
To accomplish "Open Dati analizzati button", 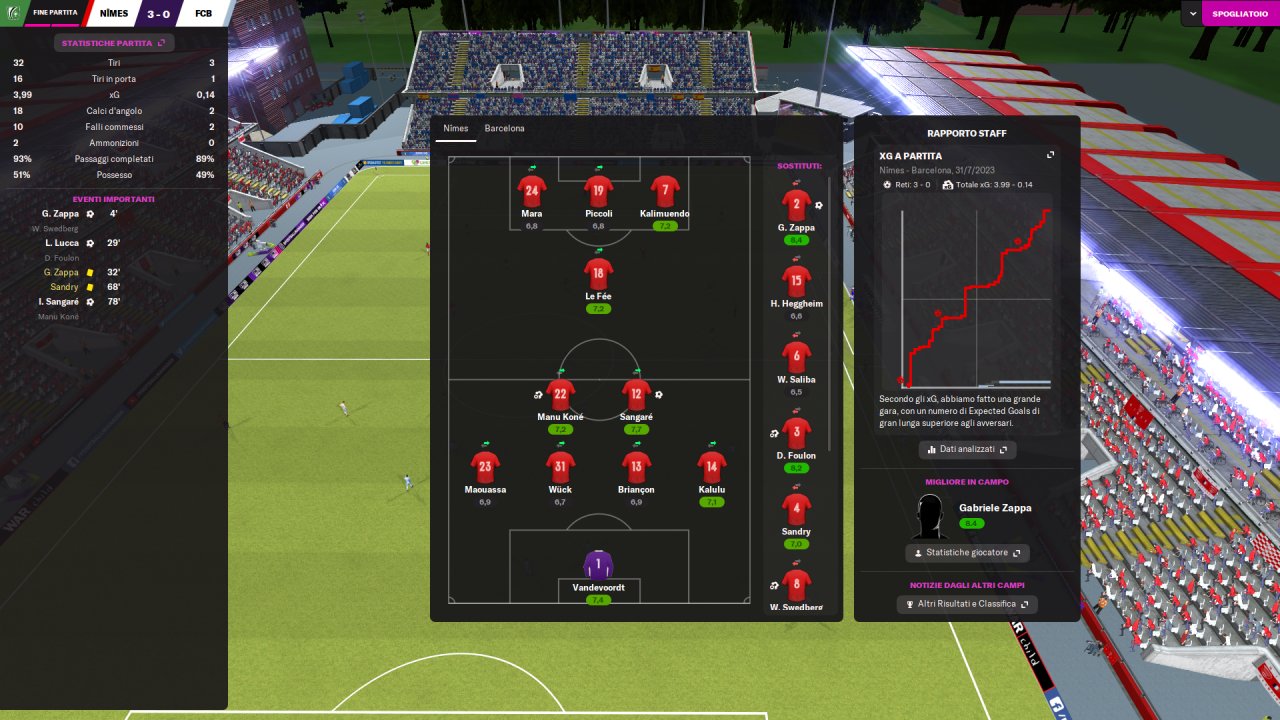I will click(967, 450).
